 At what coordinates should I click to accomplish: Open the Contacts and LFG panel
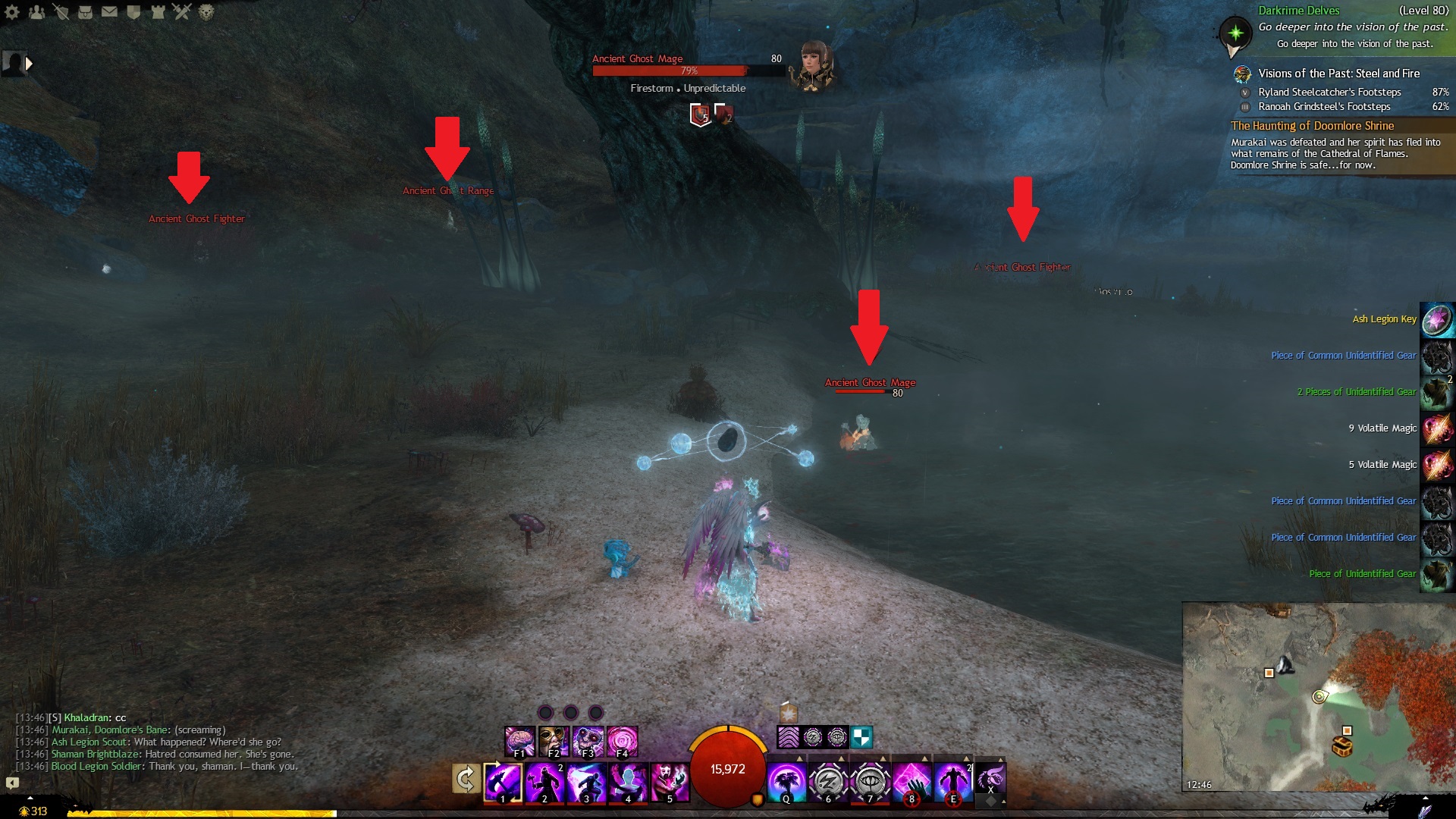click(36, 12)
